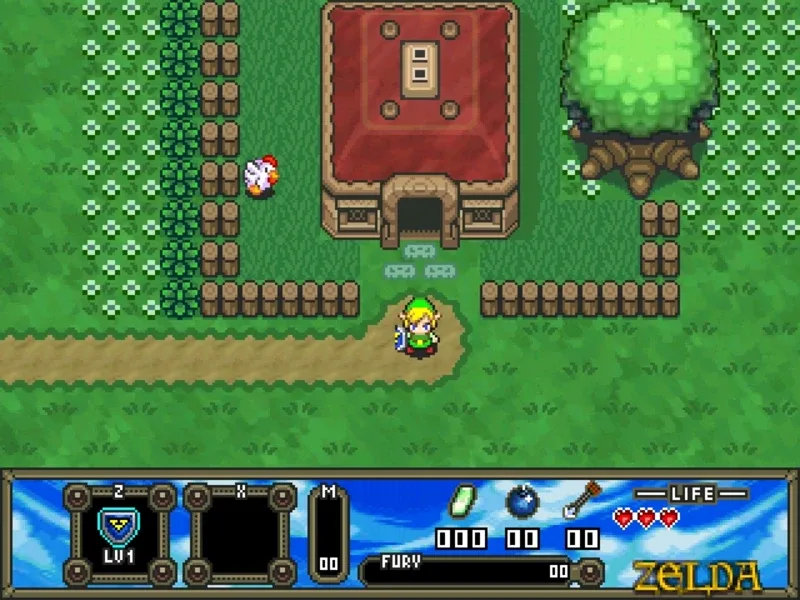Image resolution: width=800 pixels, height=600 pixels.
Task: Click the empty X item slot
Action: (240, 534)
